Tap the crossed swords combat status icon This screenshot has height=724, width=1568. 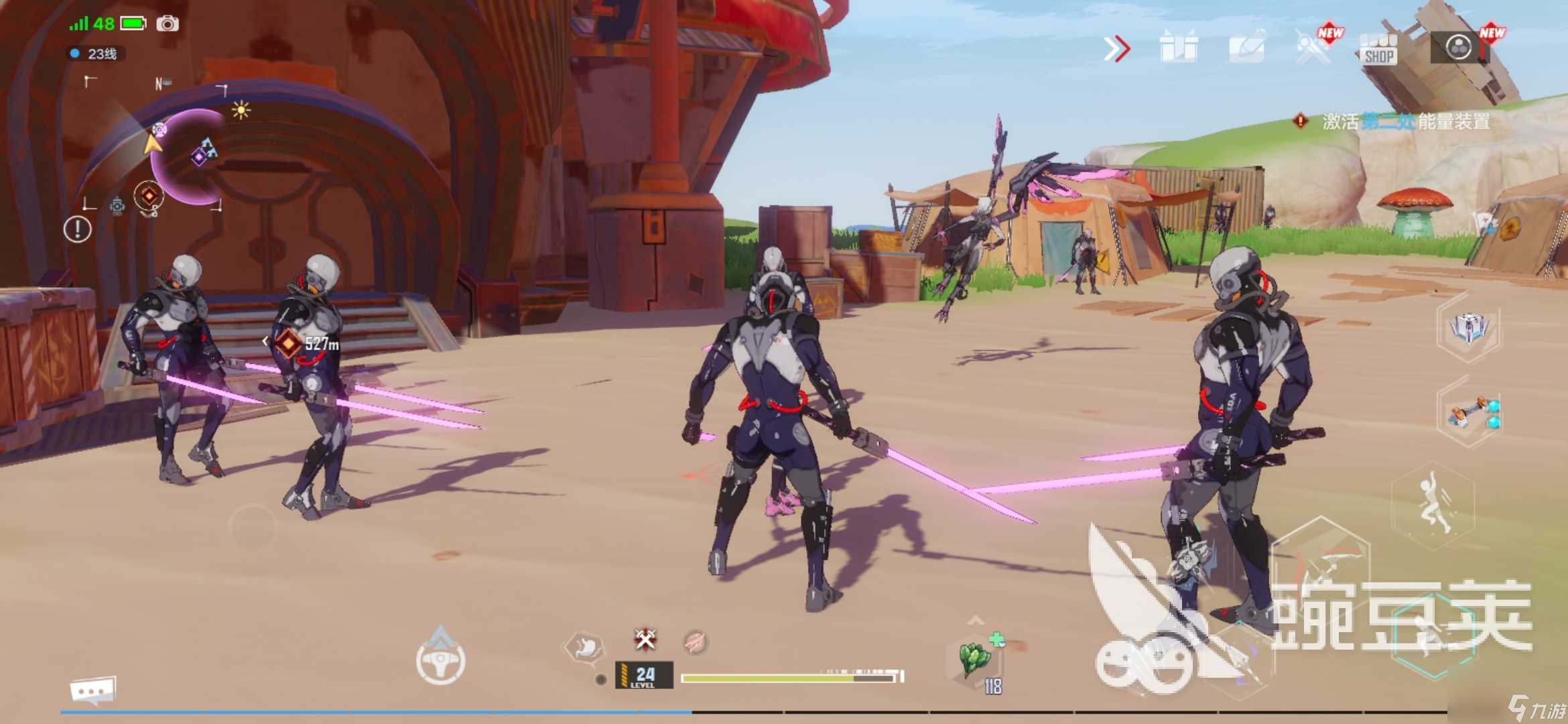point(645,640)
